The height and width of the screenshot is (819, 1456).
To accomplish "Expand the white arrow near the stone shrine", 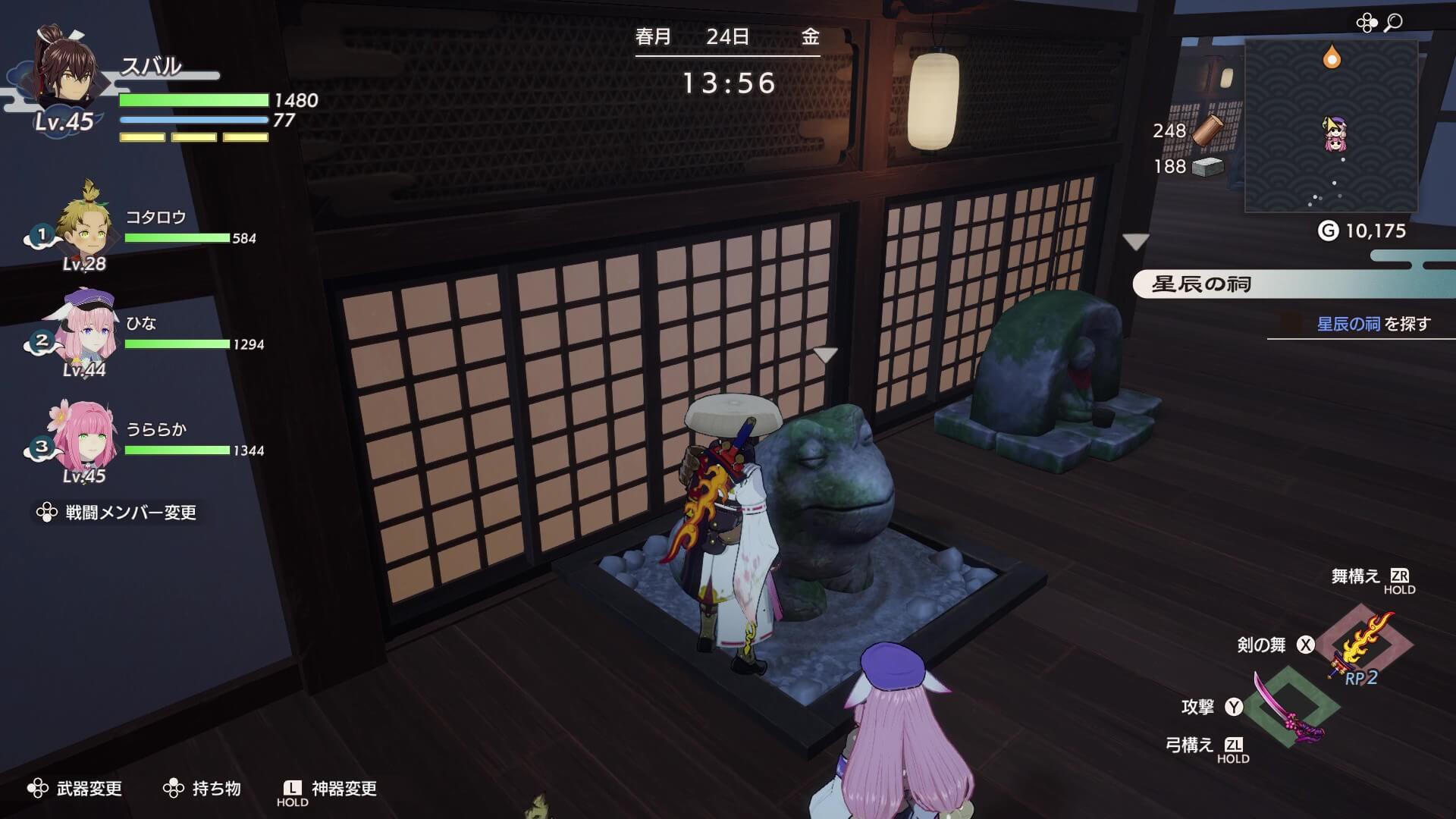I will click(1135, 240).
